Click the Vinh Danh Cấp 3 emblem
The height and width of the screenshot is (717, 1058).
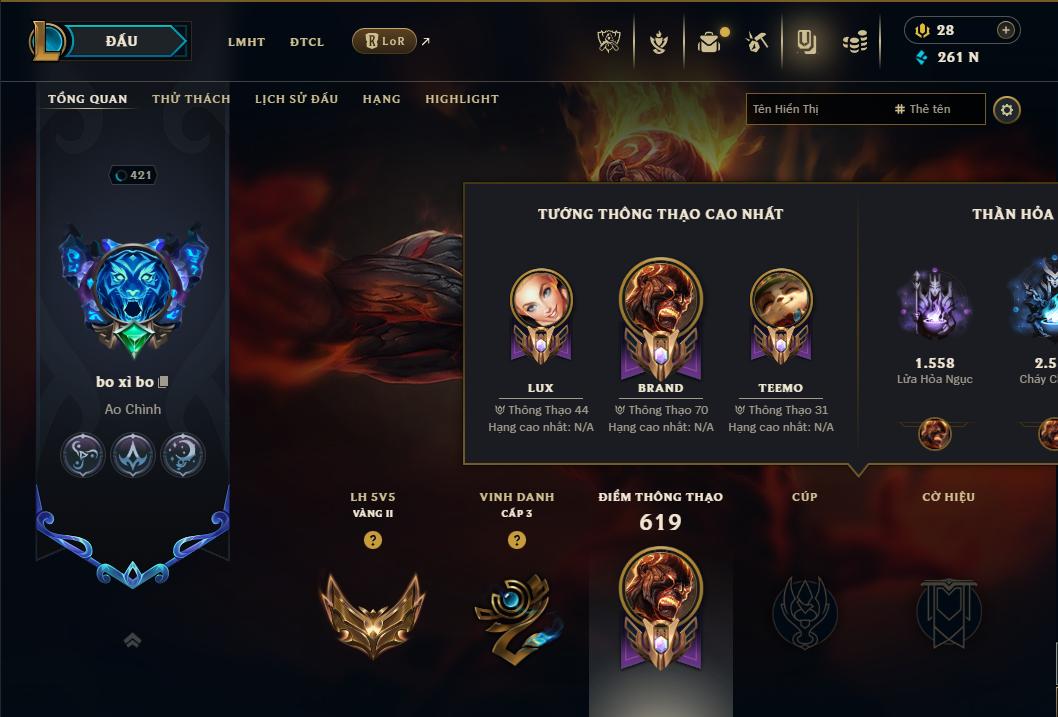515,613
